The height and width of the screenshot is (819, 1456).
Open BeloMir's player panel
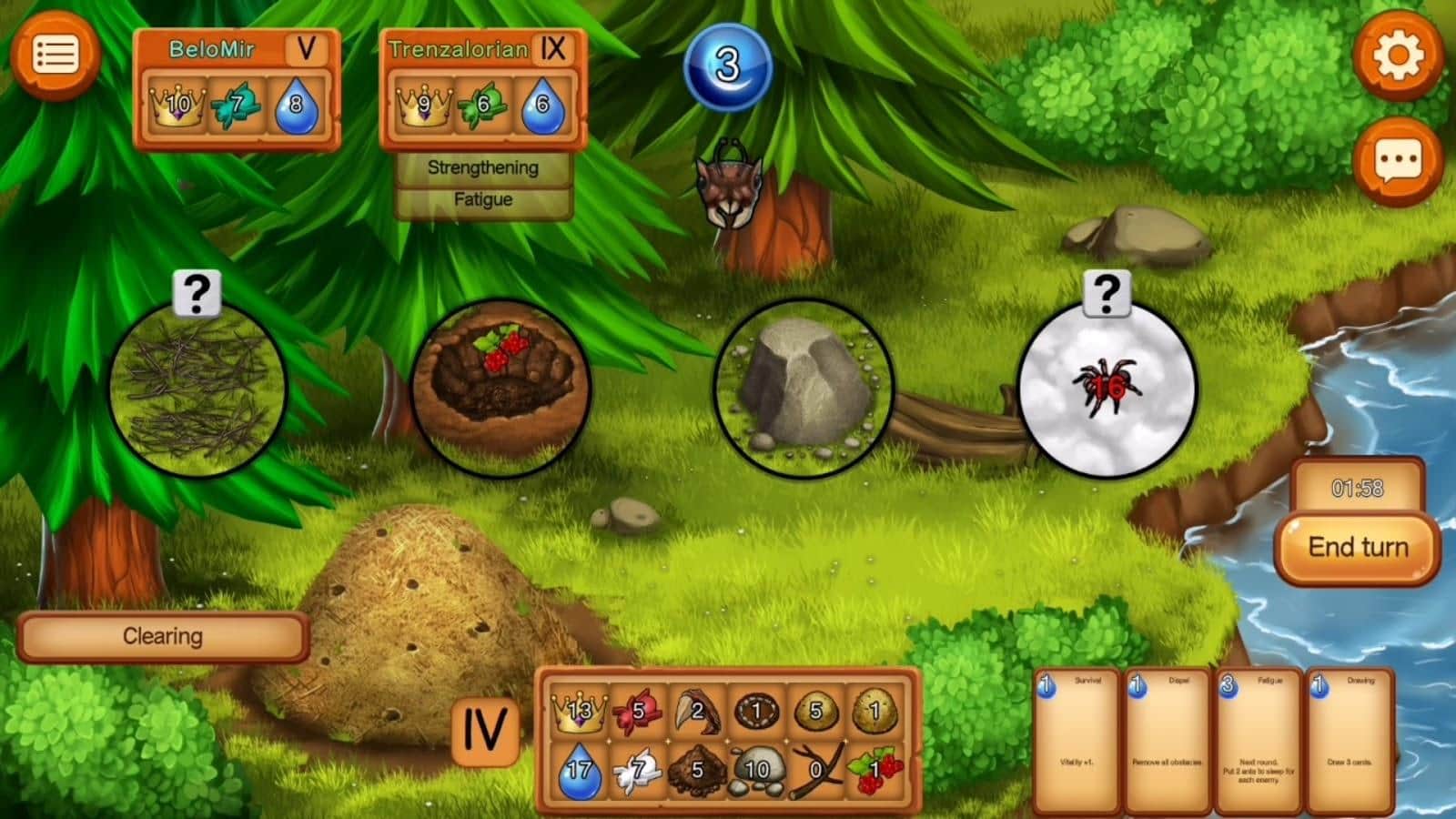[237, 88]
